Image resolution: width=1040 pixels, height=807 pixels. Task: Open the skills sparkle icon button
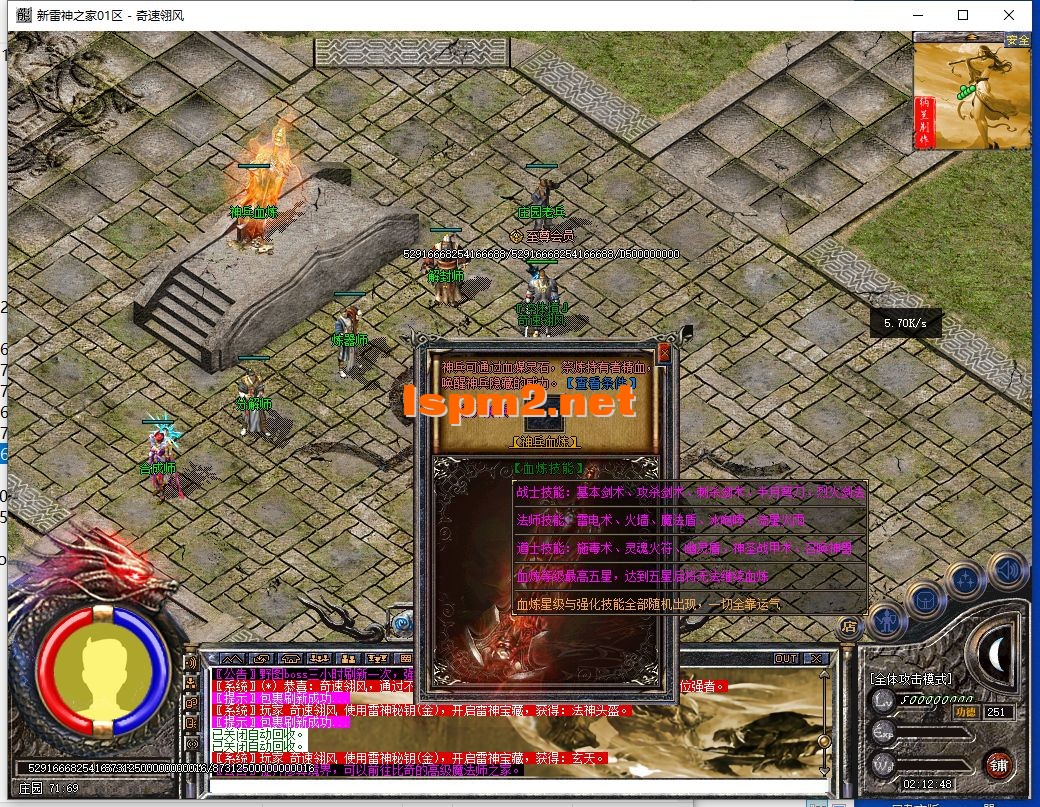point(965,579)
